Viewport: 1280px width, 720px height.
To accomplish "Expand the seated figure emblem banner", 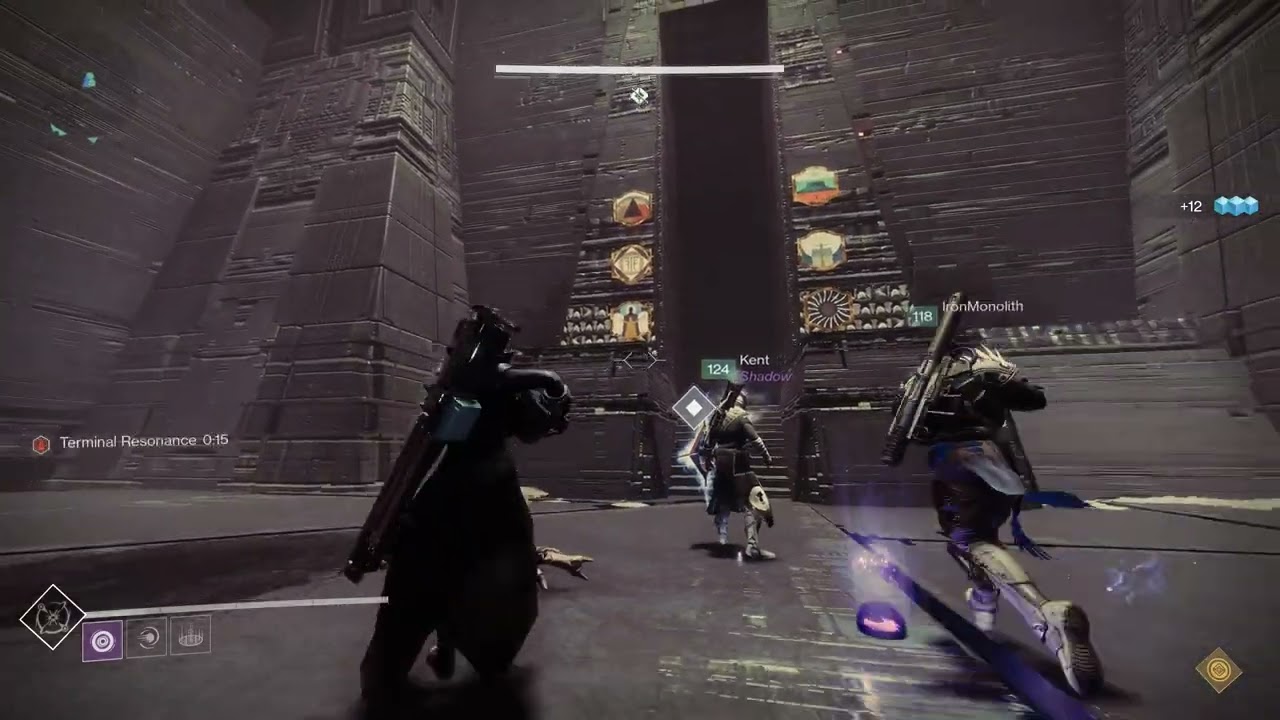I will coord(628,320).
